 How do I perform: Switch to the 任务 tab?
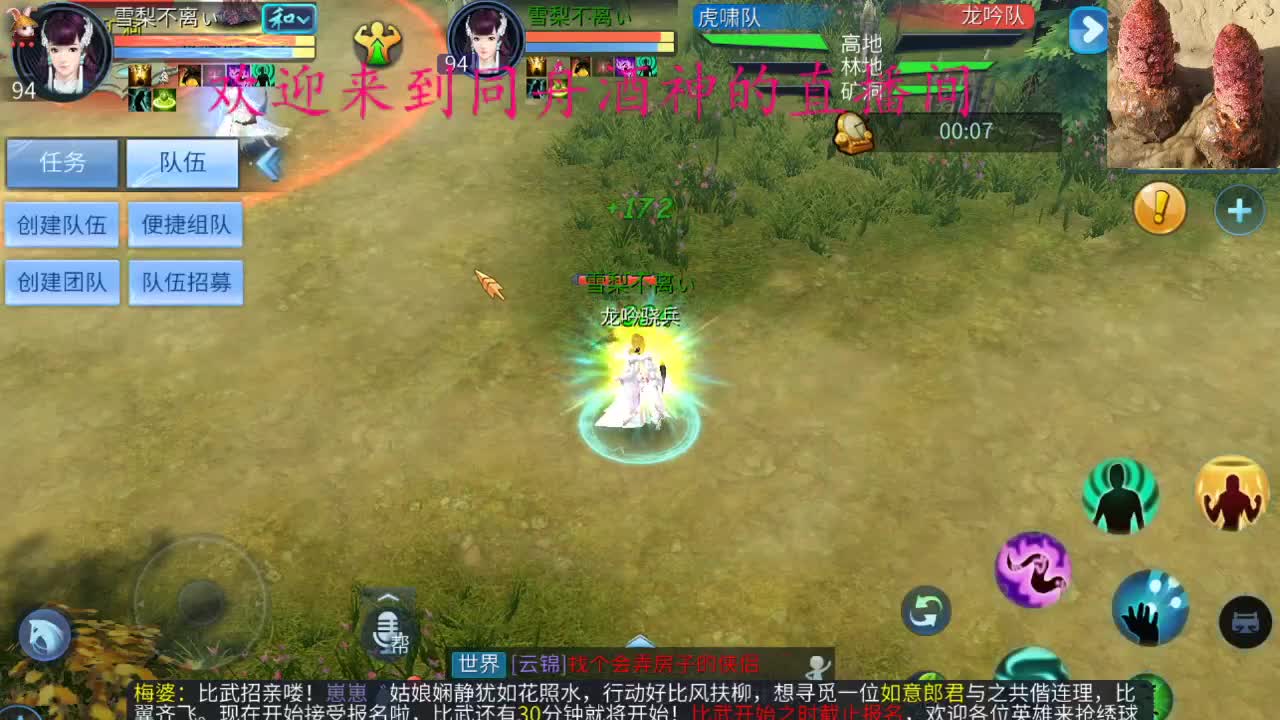coord(62,163)
